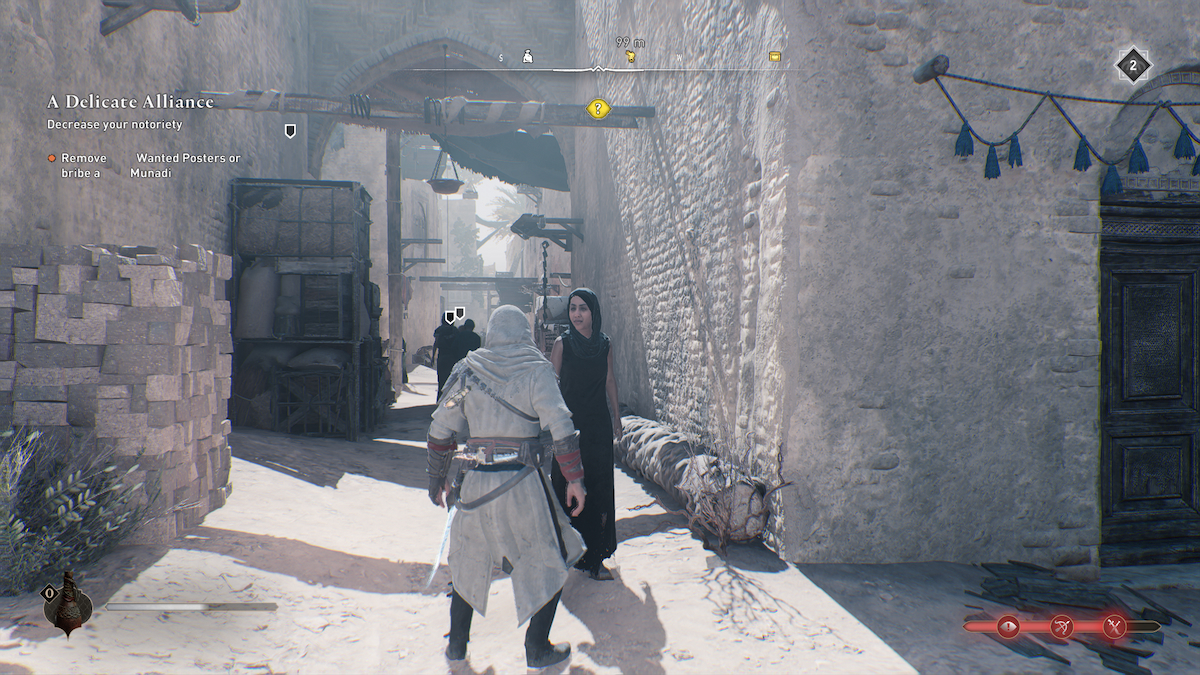
Task: Click the yellow 99 m objective compass marker
Action: [x=631, y=57]
